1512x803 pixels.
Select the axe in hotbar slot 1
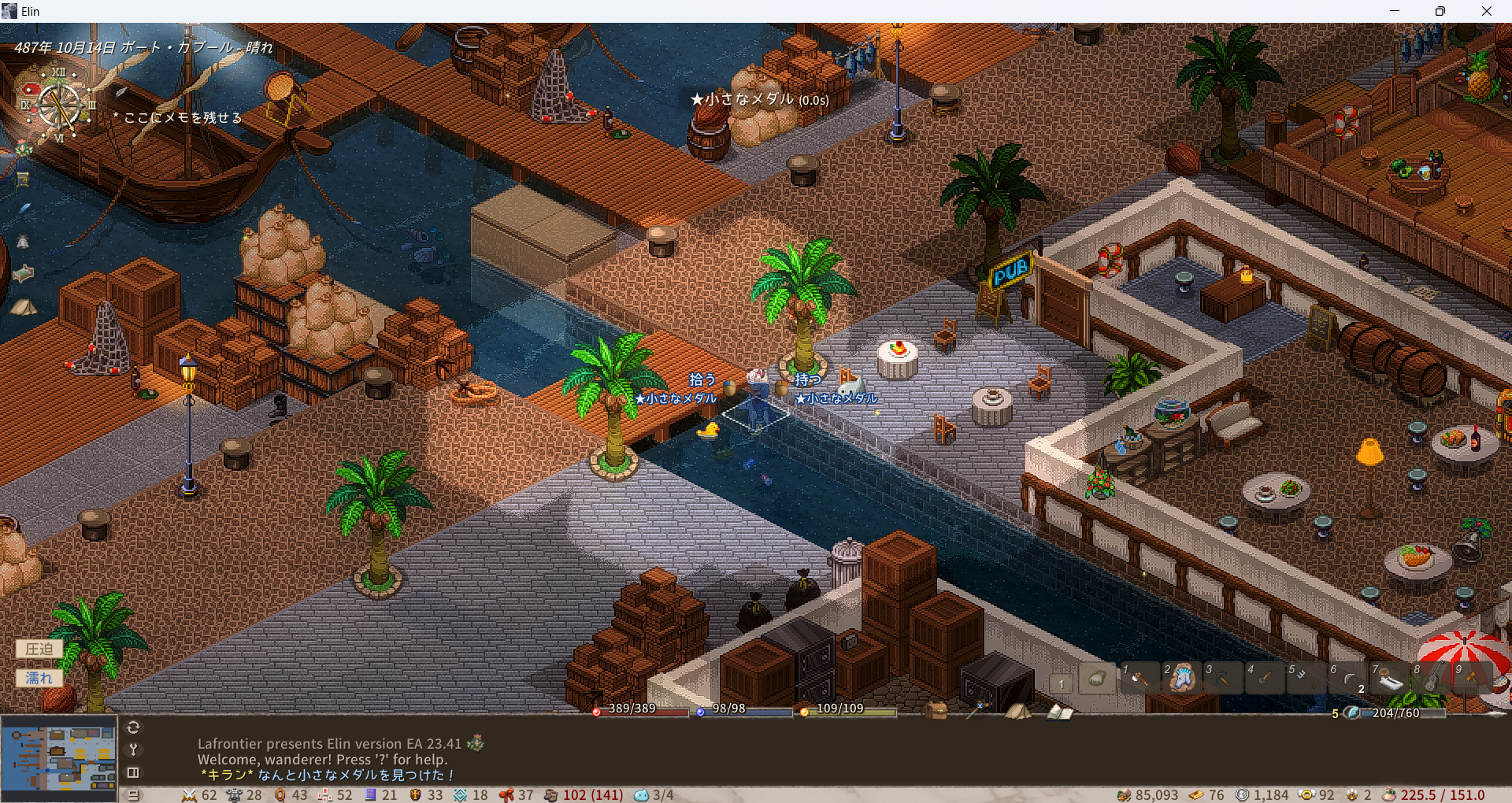point(1139,678)
